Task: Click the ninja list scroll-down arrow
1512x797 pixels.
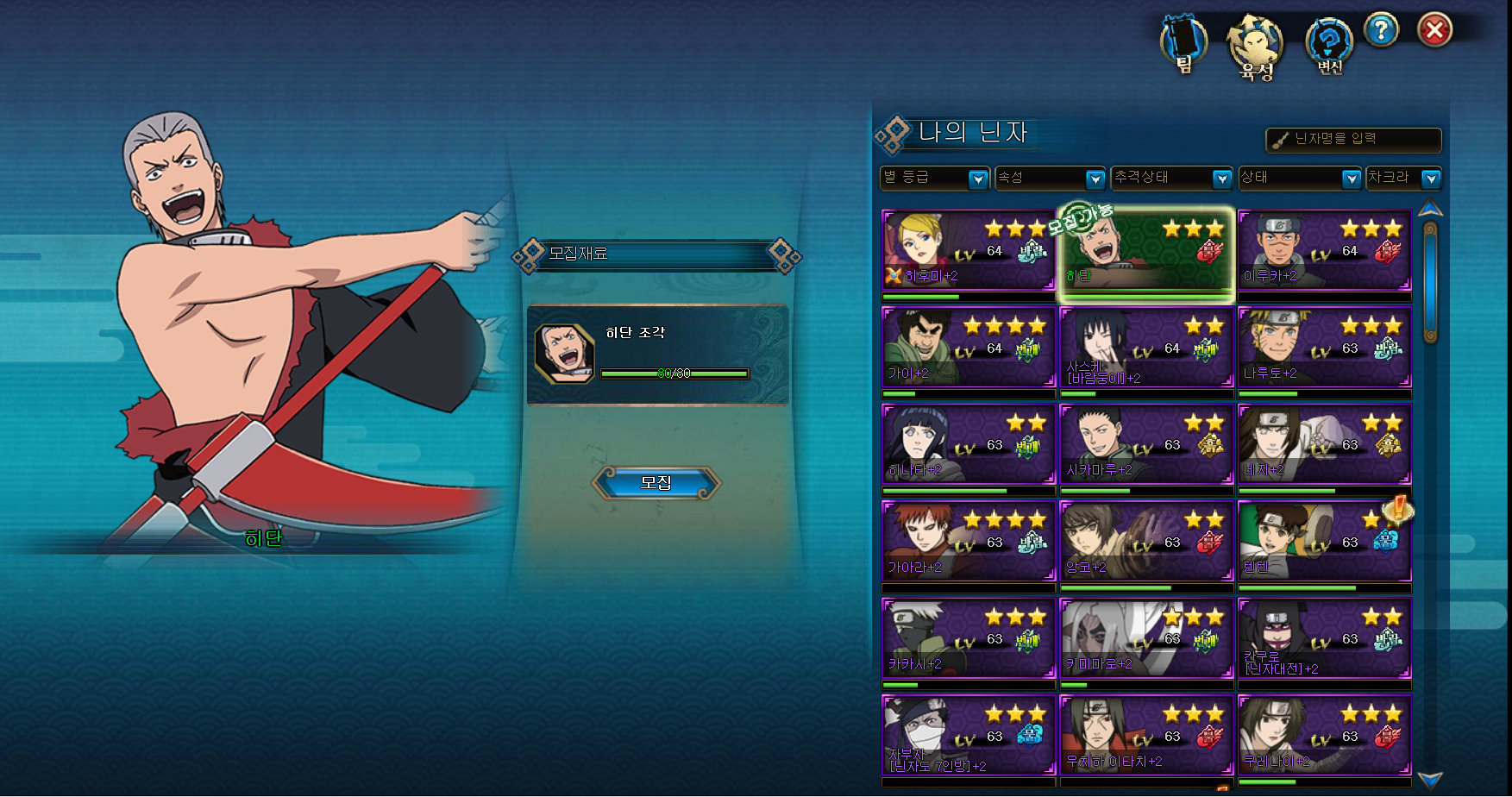Action: (x=1430, y=780)
